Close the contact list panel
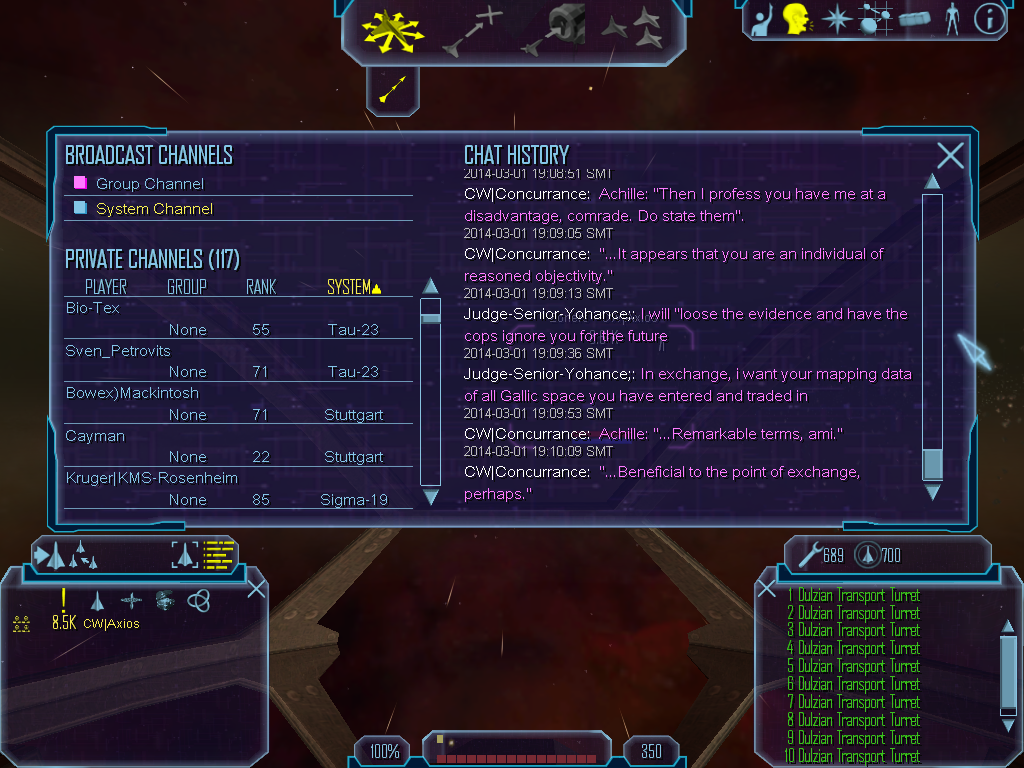The image size is (1024, 768). 256,588
